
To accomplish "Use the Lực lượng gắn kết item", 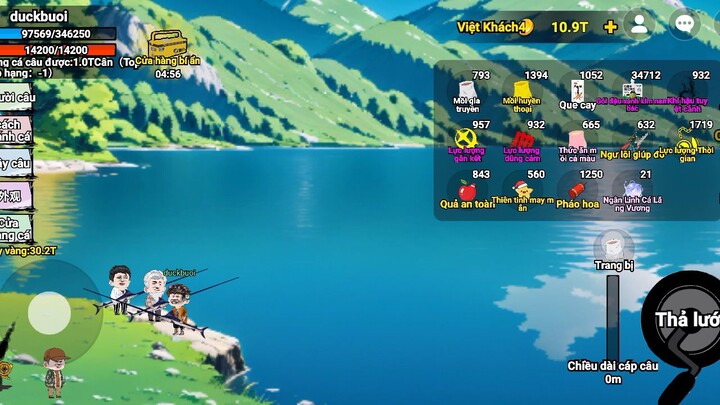I will coord(466,139).
